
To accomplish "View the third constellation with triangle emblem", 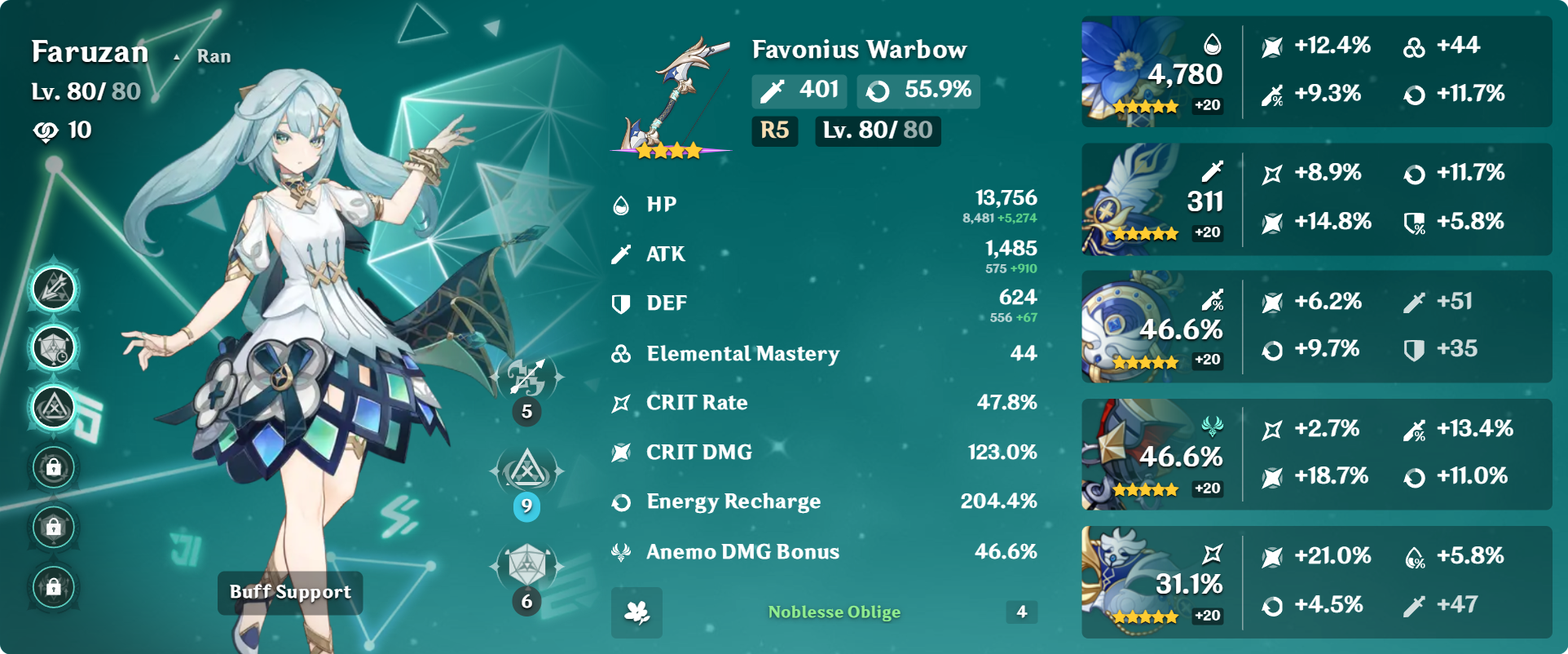I will 54,407.
